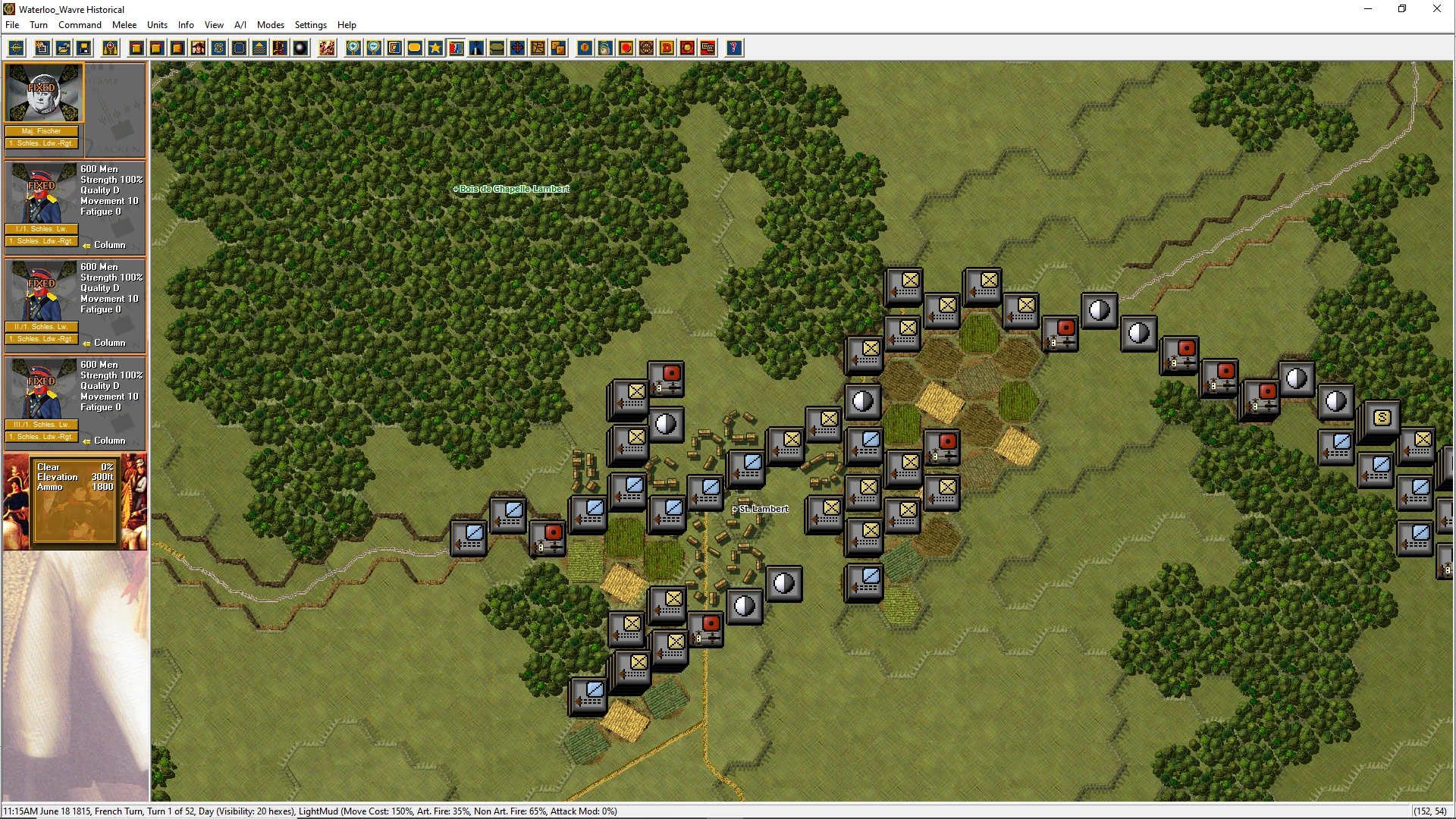The height and width of the screenshot is (819, 1456).
Task: Open the A/I menu
Action: [x=240, y=25]
